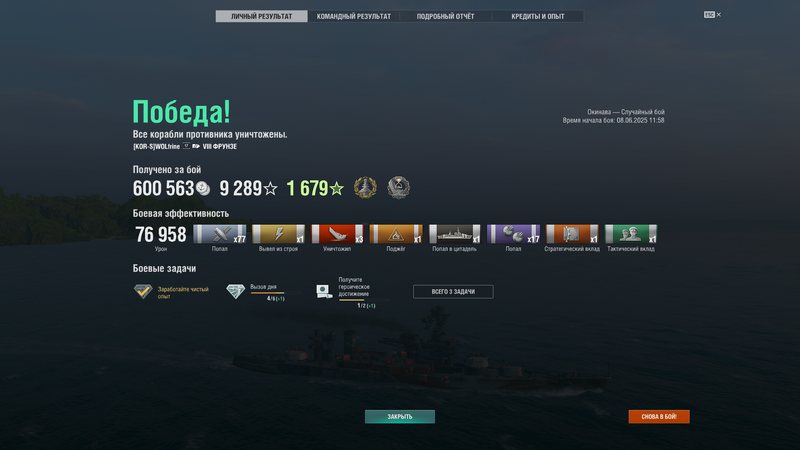Close the results with Закрыть button
Image resolution: width=800 pixels, height=450 pixels.
point(399,416)
